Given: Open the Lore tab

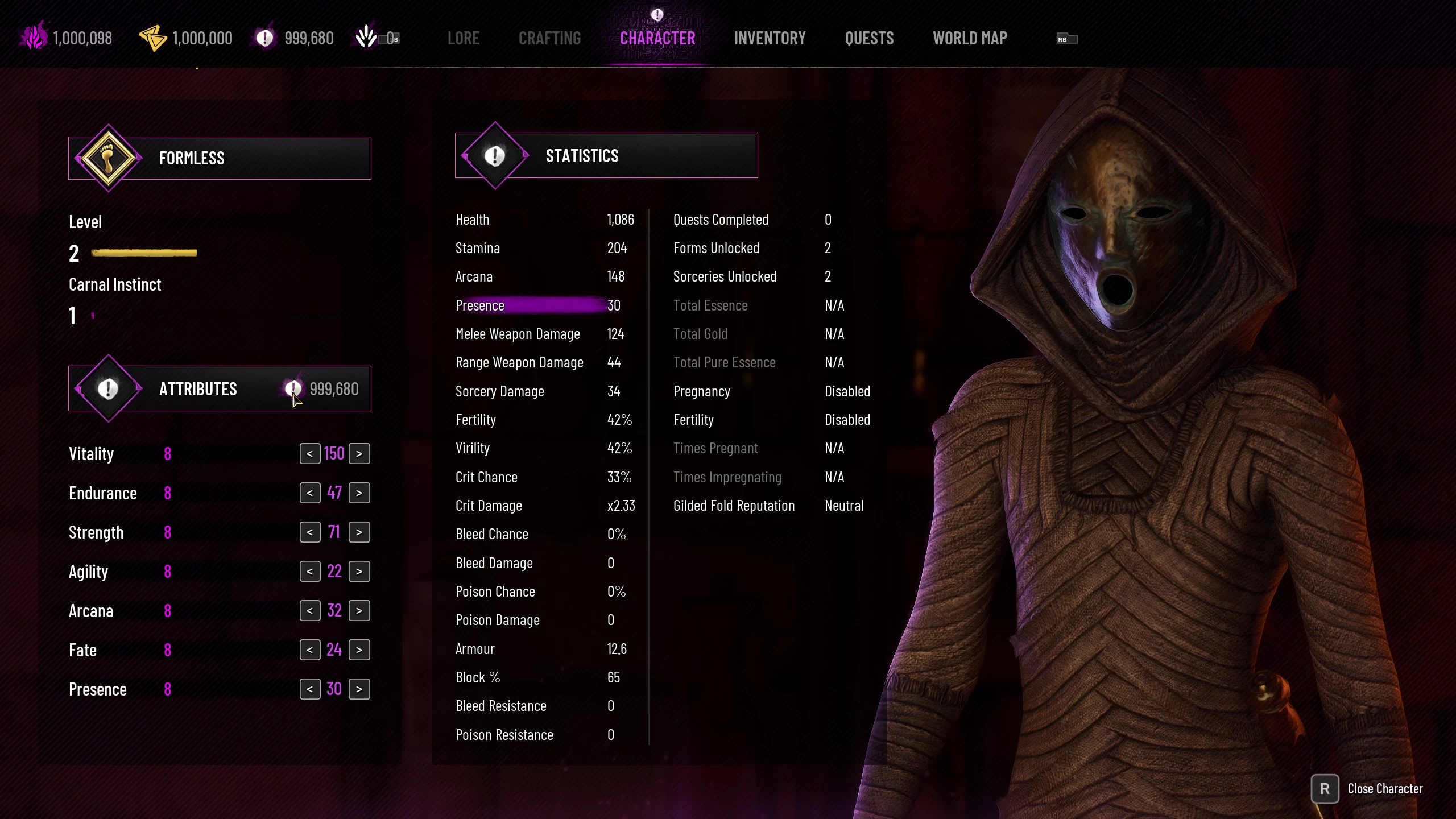Looking at the screenshot, I should point(463,38).
